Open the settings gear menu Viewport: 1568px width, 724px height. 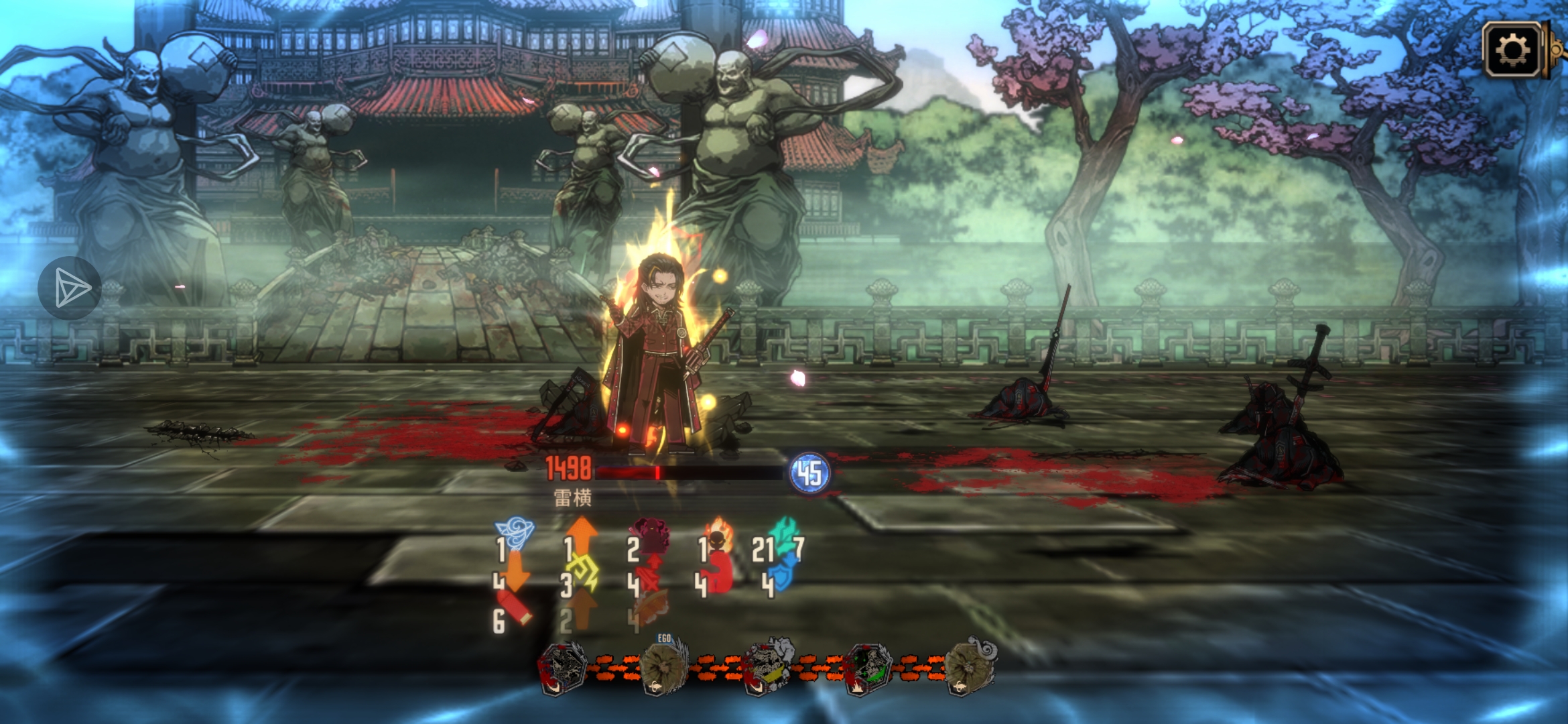(x=1513, y=49)
